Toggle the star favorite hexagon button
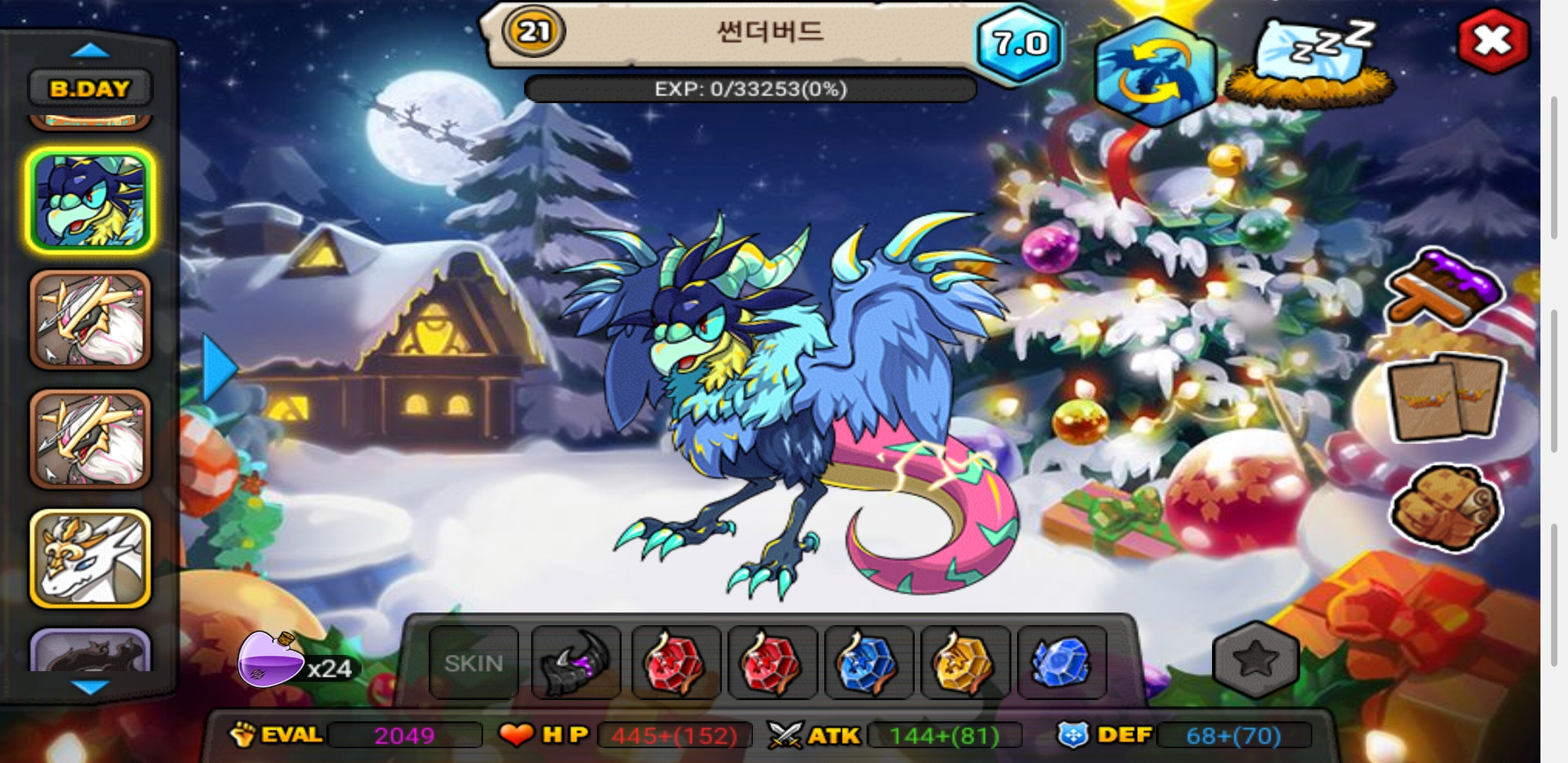The height and width of the screenshot is (763, 1568). 1256,660
